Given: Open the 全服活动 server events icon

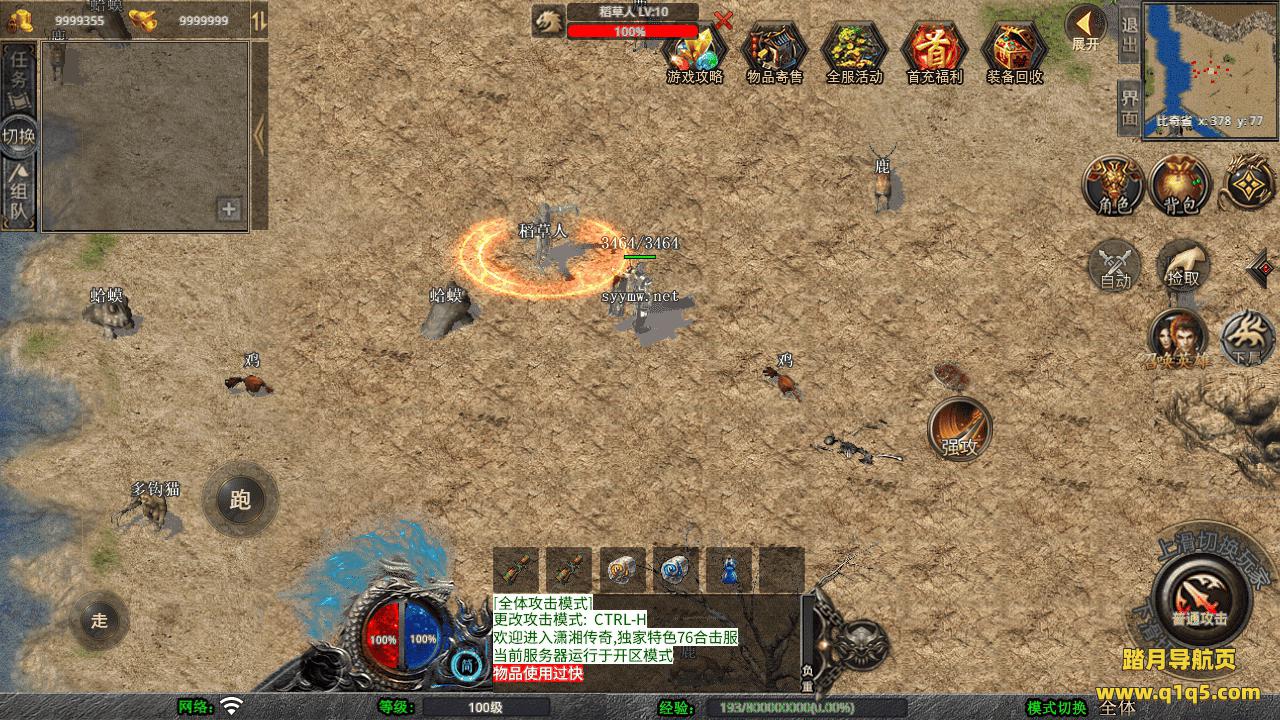Looking at the screenshot, I should coord(854,50).
